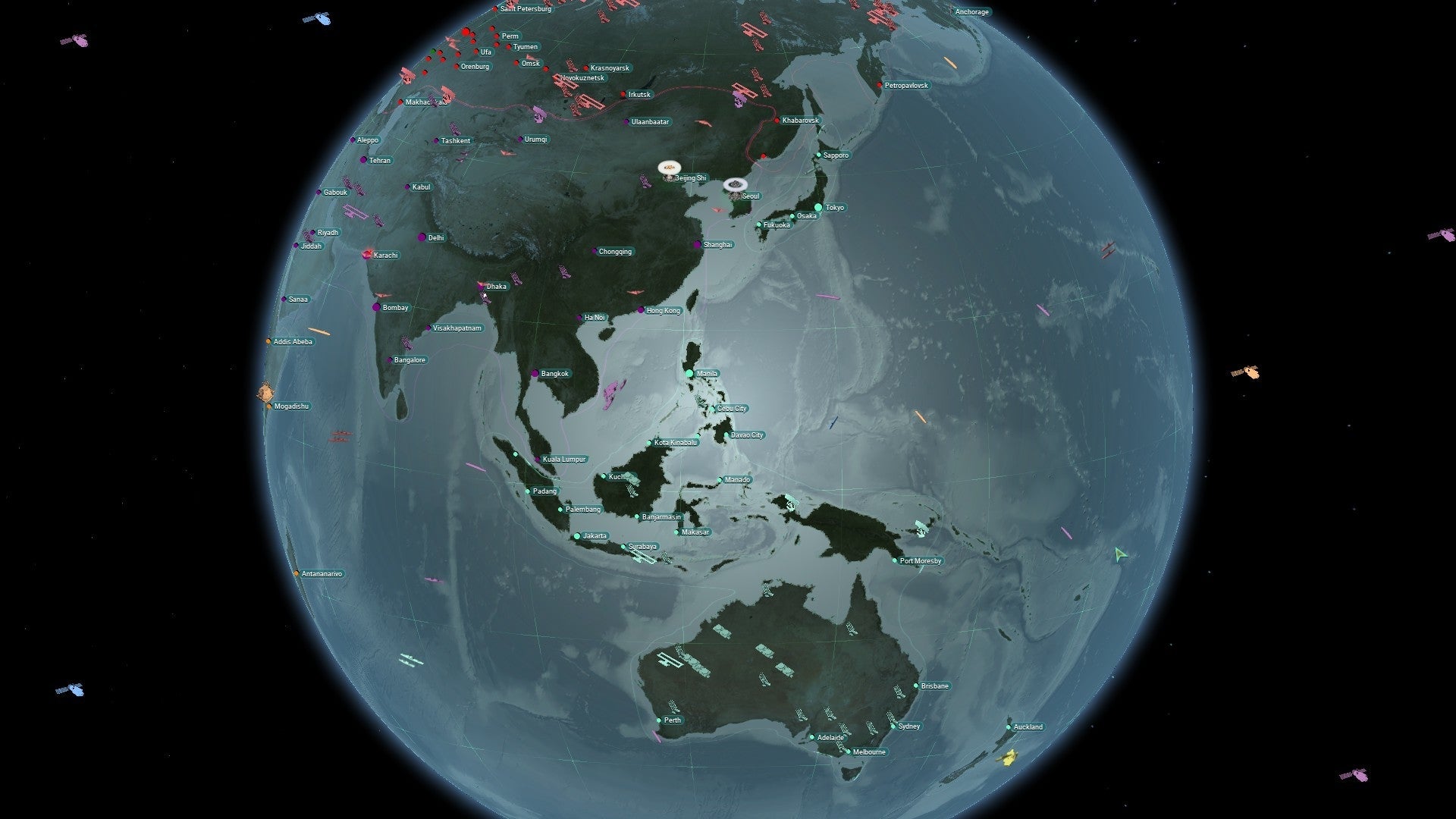Select the mushroom cloud marker over Beijing Shi
Image resolution: width=1456 pixels, height=819 pixels.
pos(668,168)
